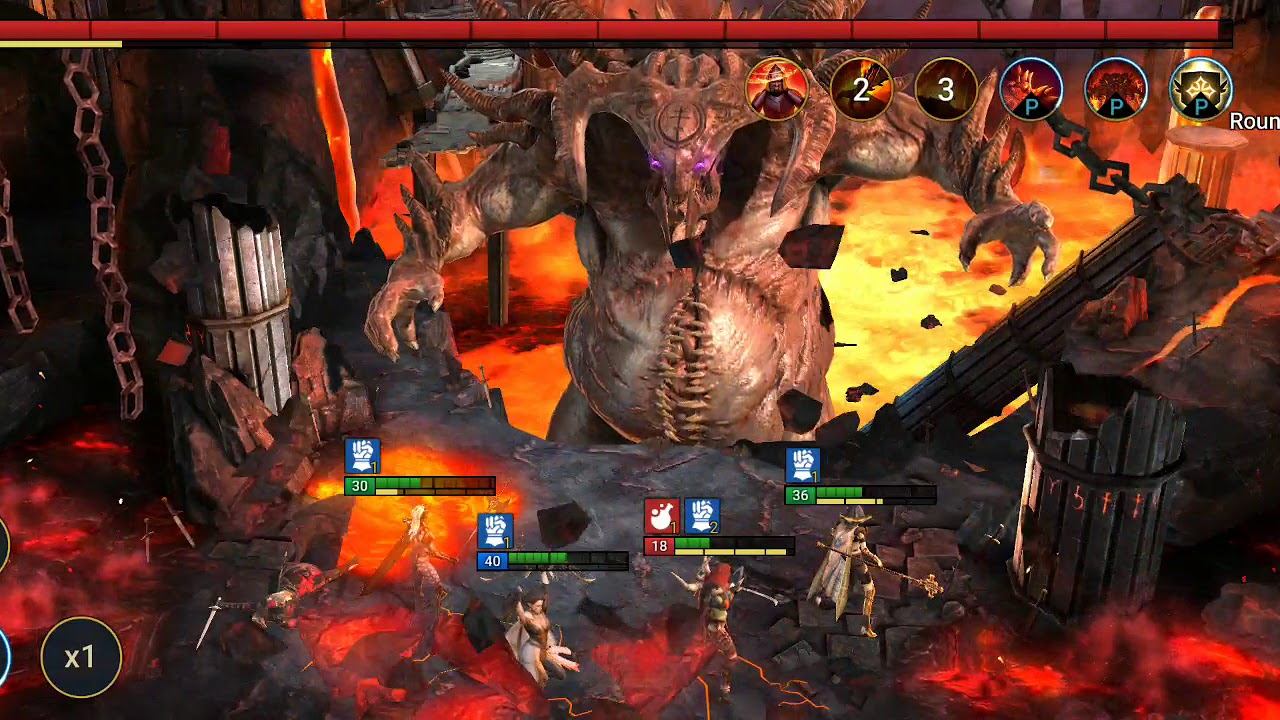Viewport: 1280px width, 720px height.
Task: Check the red poison flask debuff icon
Action: [661, 516]
